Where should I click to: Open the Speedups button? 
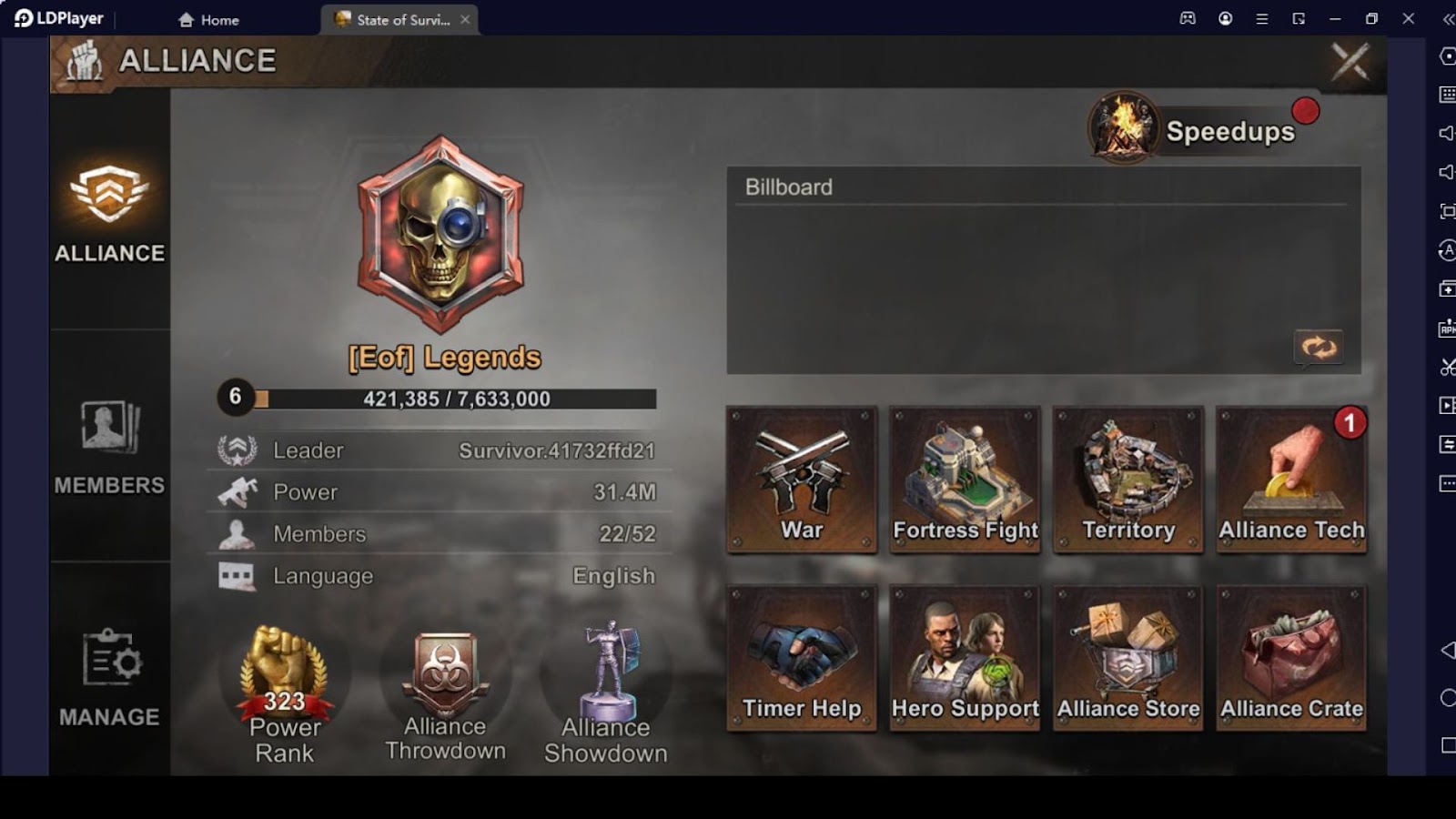(x=1203, y=130)
